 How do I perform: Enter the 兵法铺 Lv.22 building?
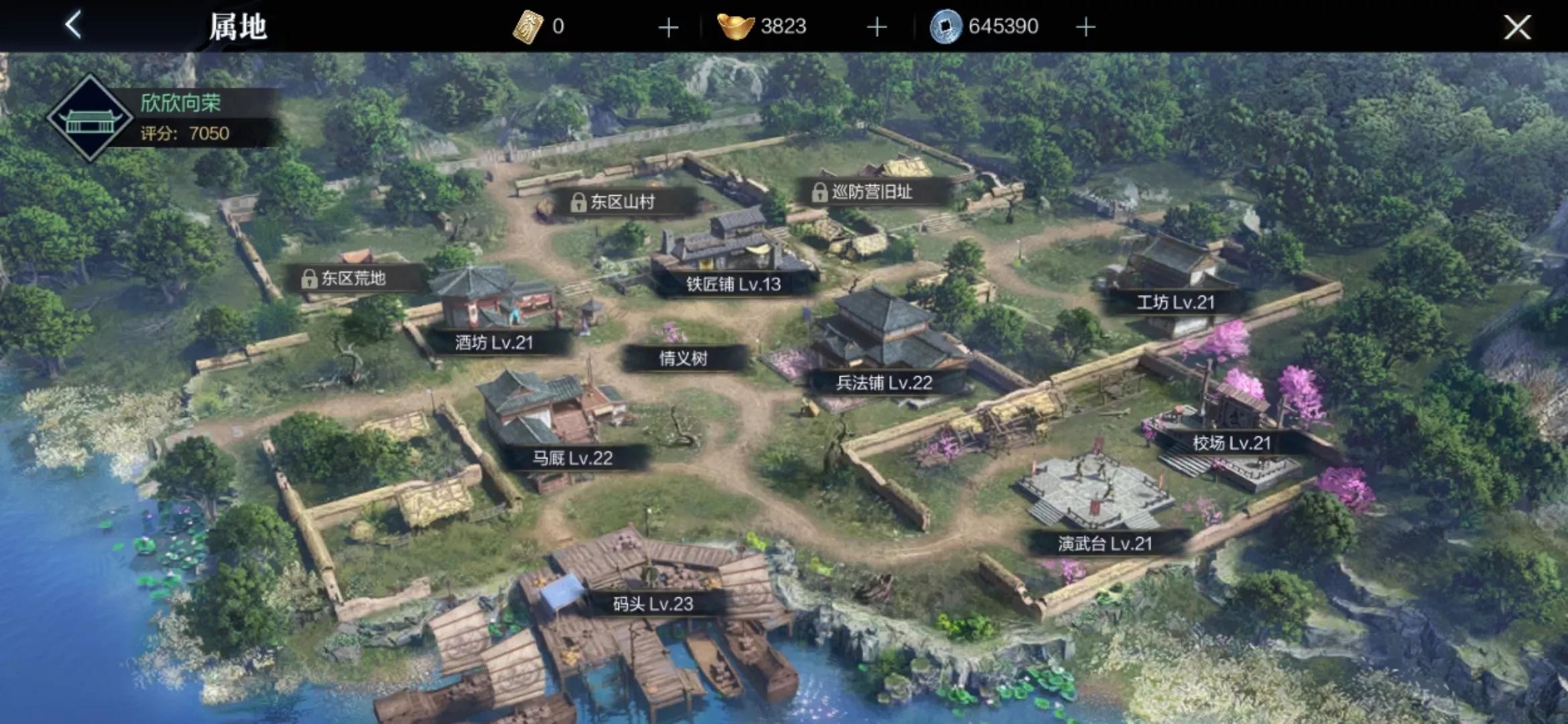coord(884,383)
